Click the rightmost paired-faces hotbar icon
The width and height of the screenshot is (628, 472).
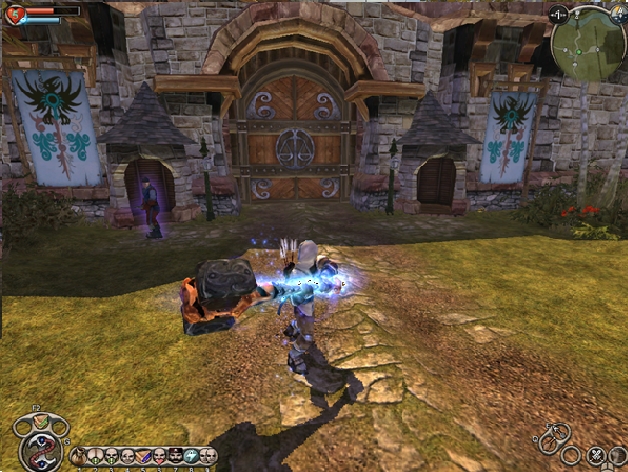(207, 456)
